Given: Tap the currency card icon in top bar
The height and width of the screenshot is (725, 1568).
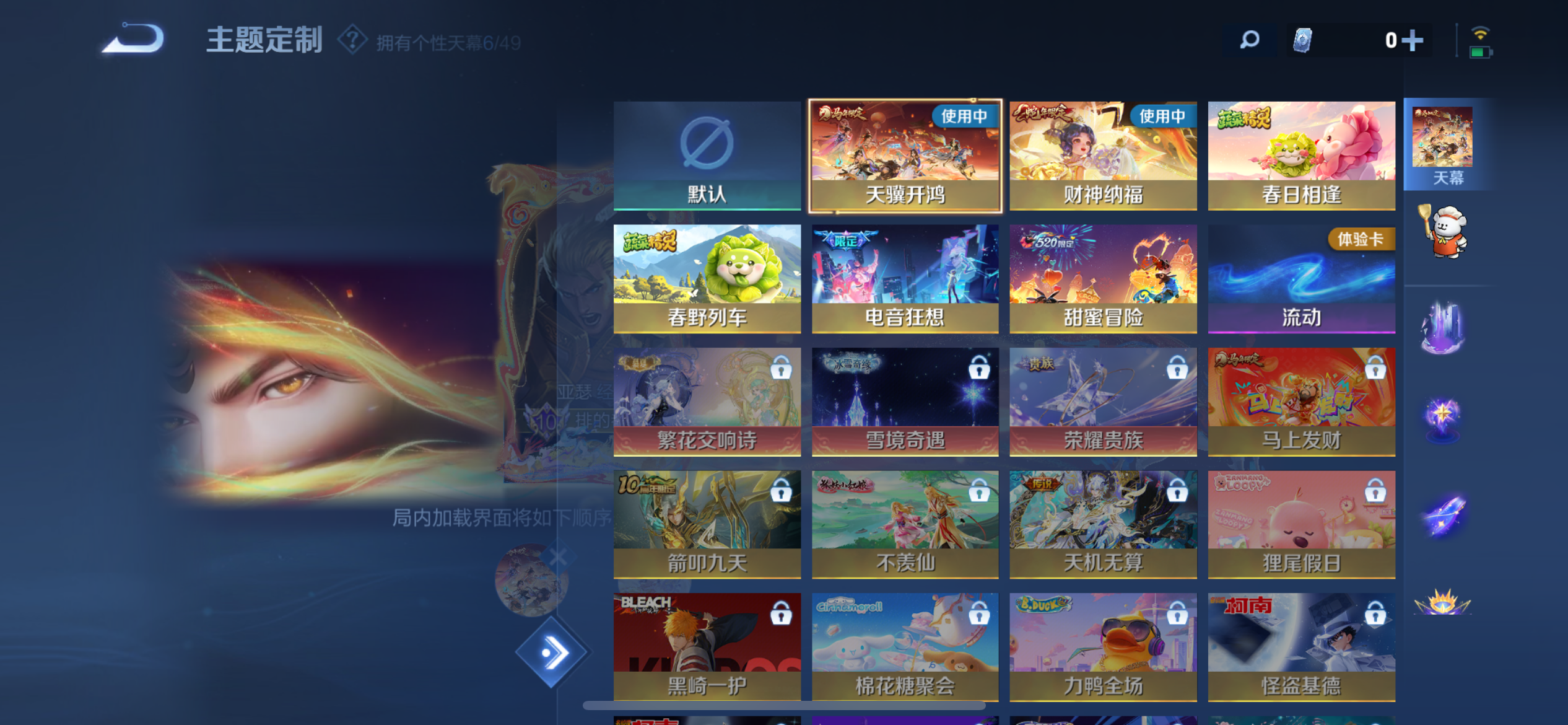Looking at the screenshot, I should [1304, 39].
